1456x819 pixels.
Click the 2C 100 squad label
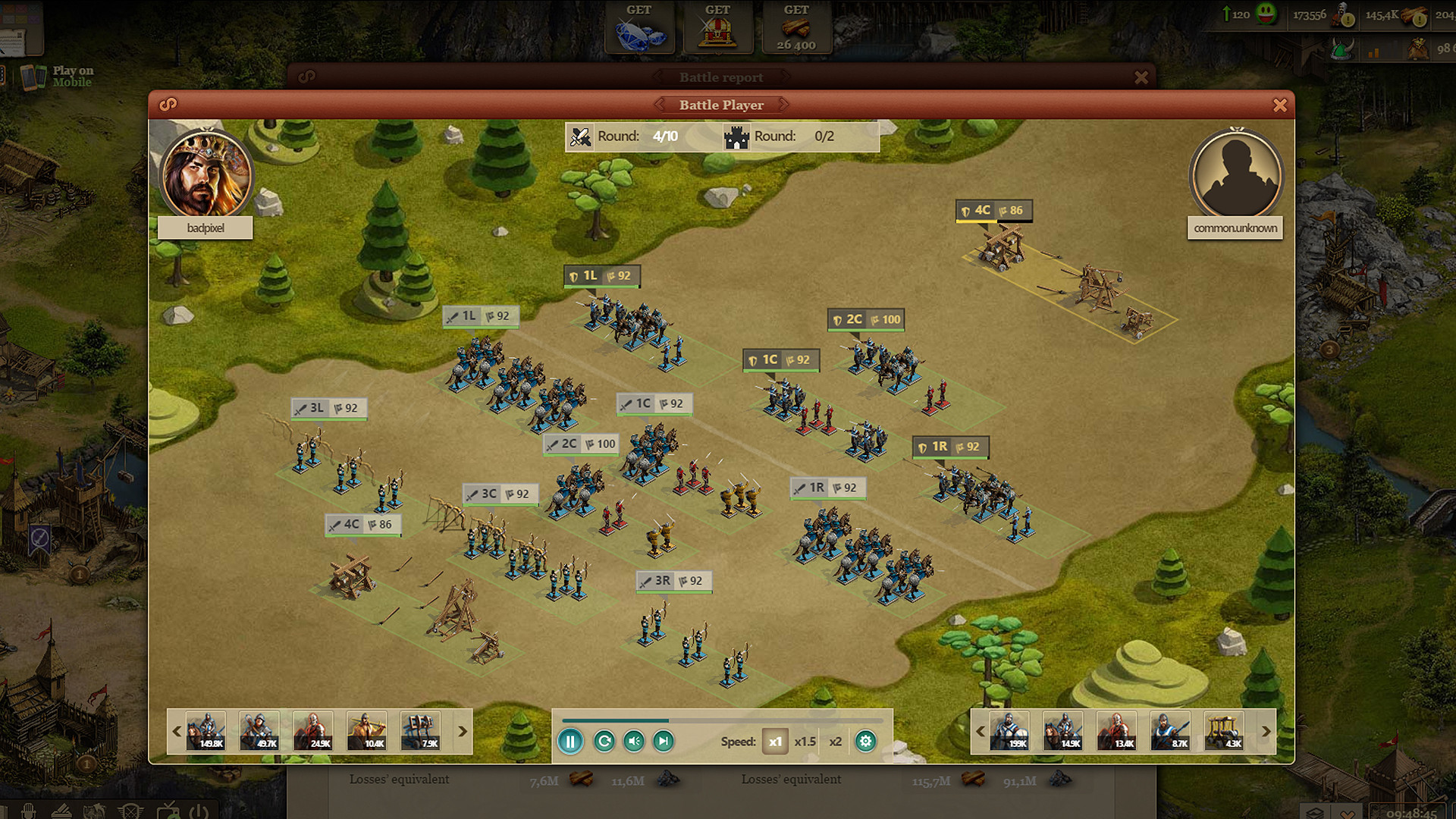tap(582, 444)
